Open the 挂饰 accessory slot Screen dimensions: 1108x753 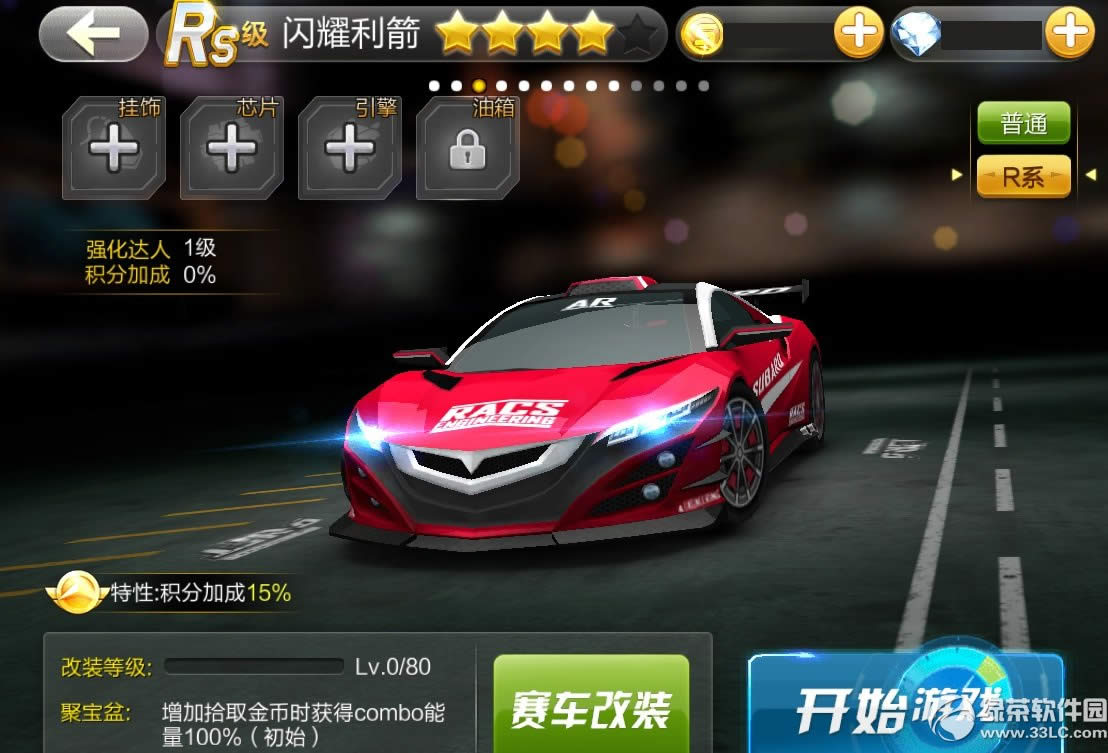(x=113, y=150)
